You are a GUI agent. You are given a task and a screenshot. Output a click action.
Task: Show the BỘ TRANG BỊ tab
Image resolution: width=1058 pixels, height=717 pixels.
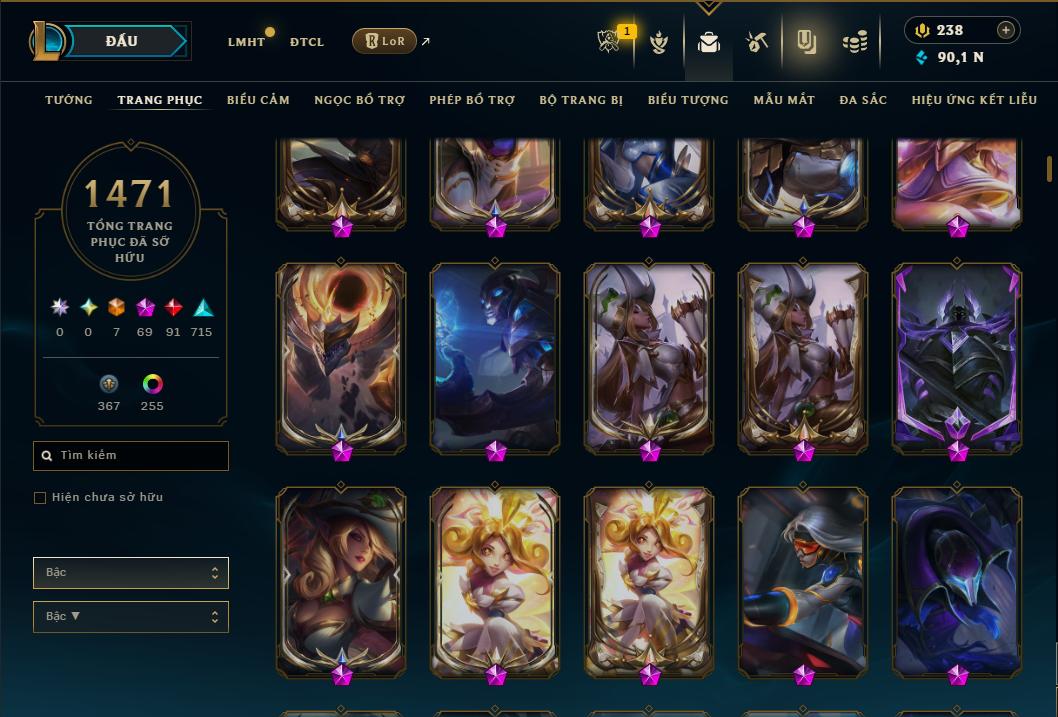[581, 100]
